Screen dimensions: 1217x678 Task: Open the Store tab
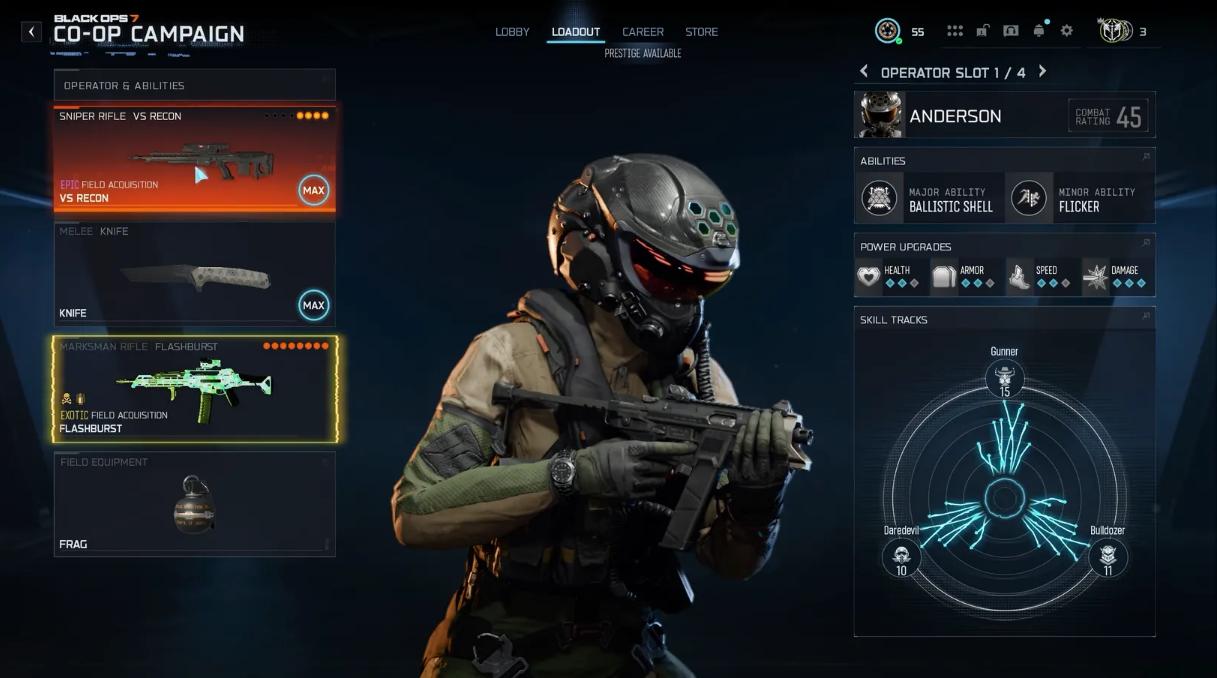tap(701, 32)
